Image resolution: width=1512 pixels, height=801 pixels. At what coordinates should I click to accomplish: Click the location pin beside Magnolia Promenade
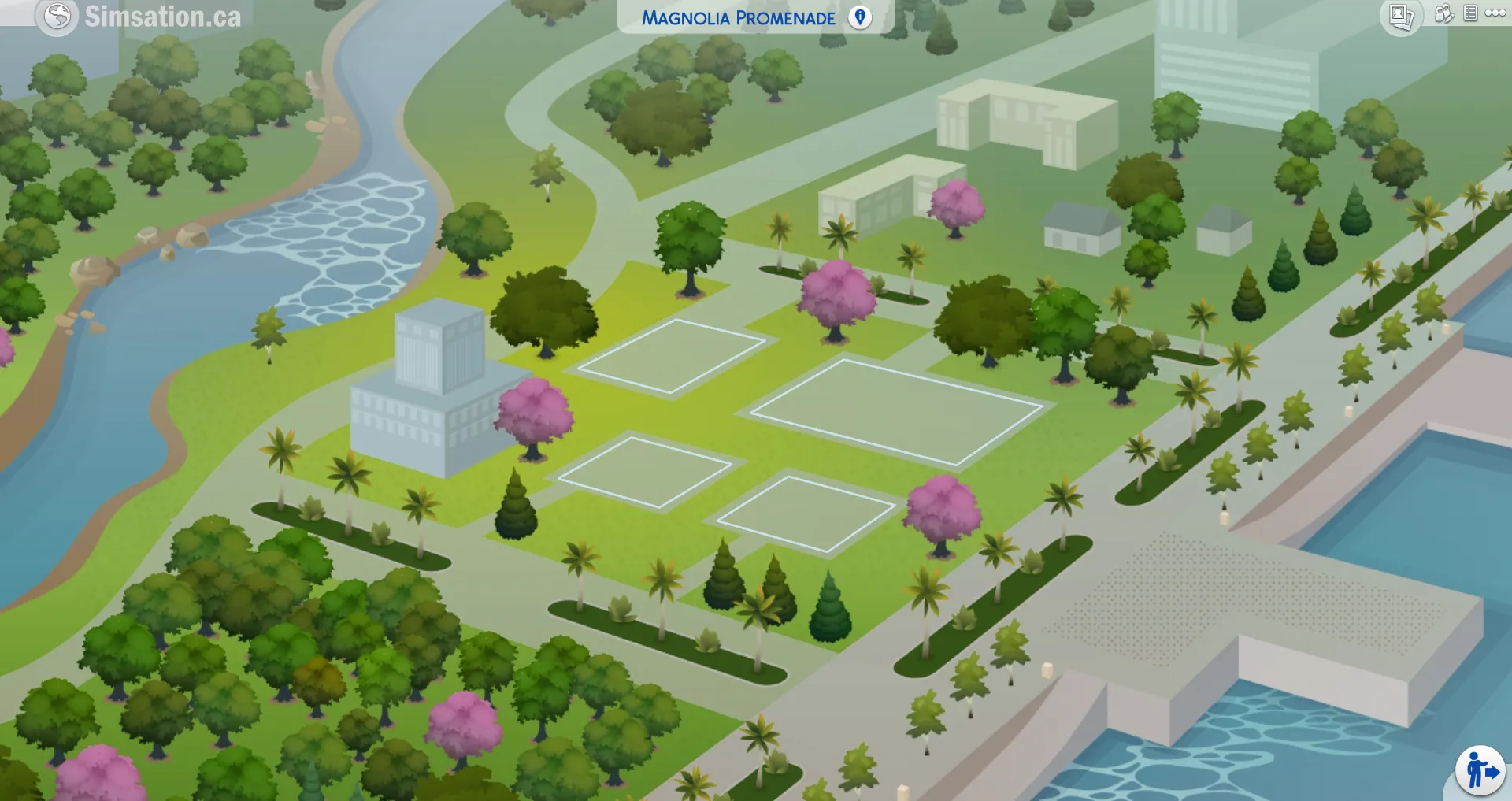pyautogui.click(x=859, y=17)
